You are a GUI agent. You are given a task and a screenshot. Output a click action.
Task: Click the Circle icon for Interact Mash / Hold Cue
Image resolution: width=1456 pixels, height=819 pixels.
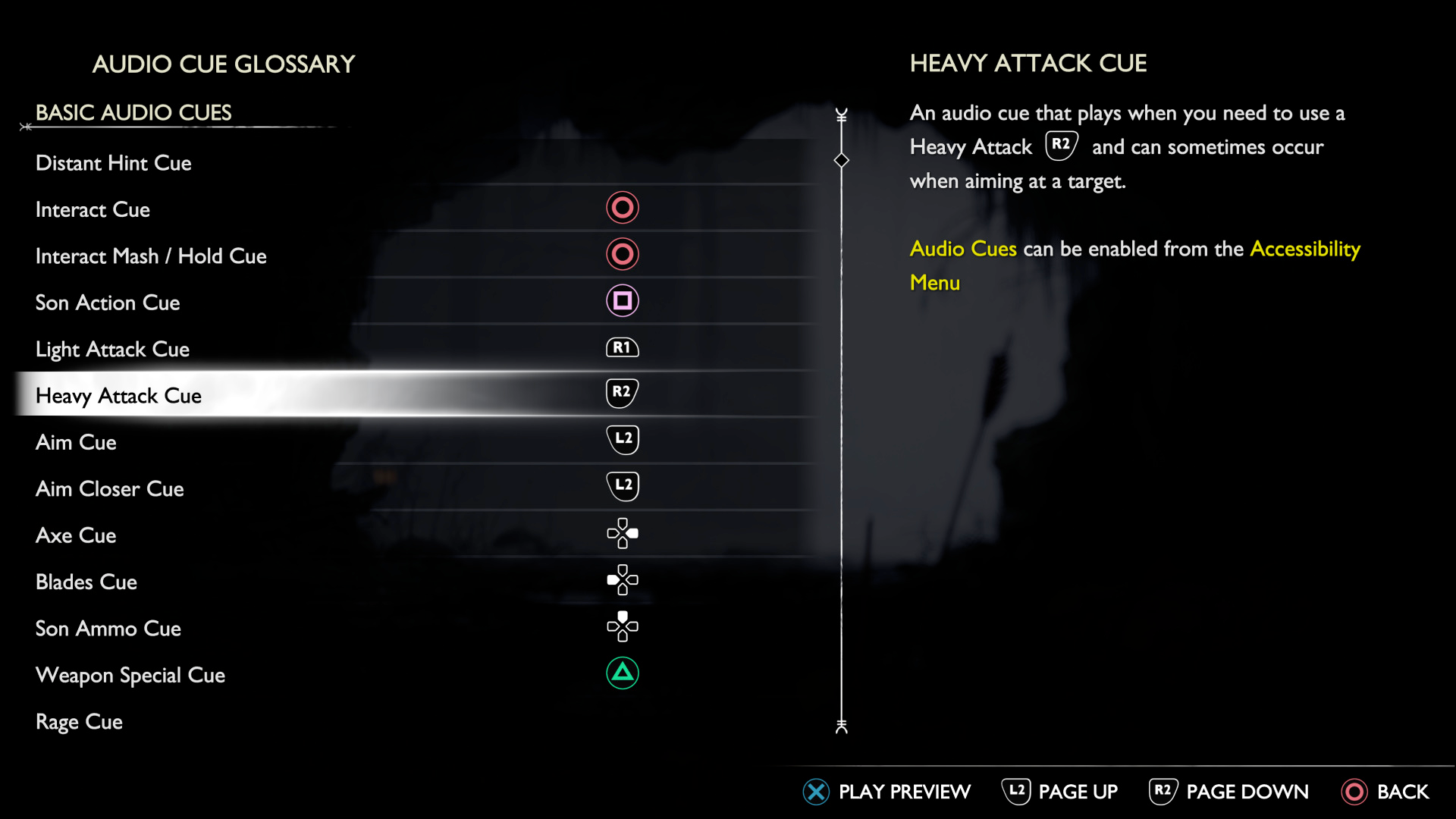coord(623,254)
